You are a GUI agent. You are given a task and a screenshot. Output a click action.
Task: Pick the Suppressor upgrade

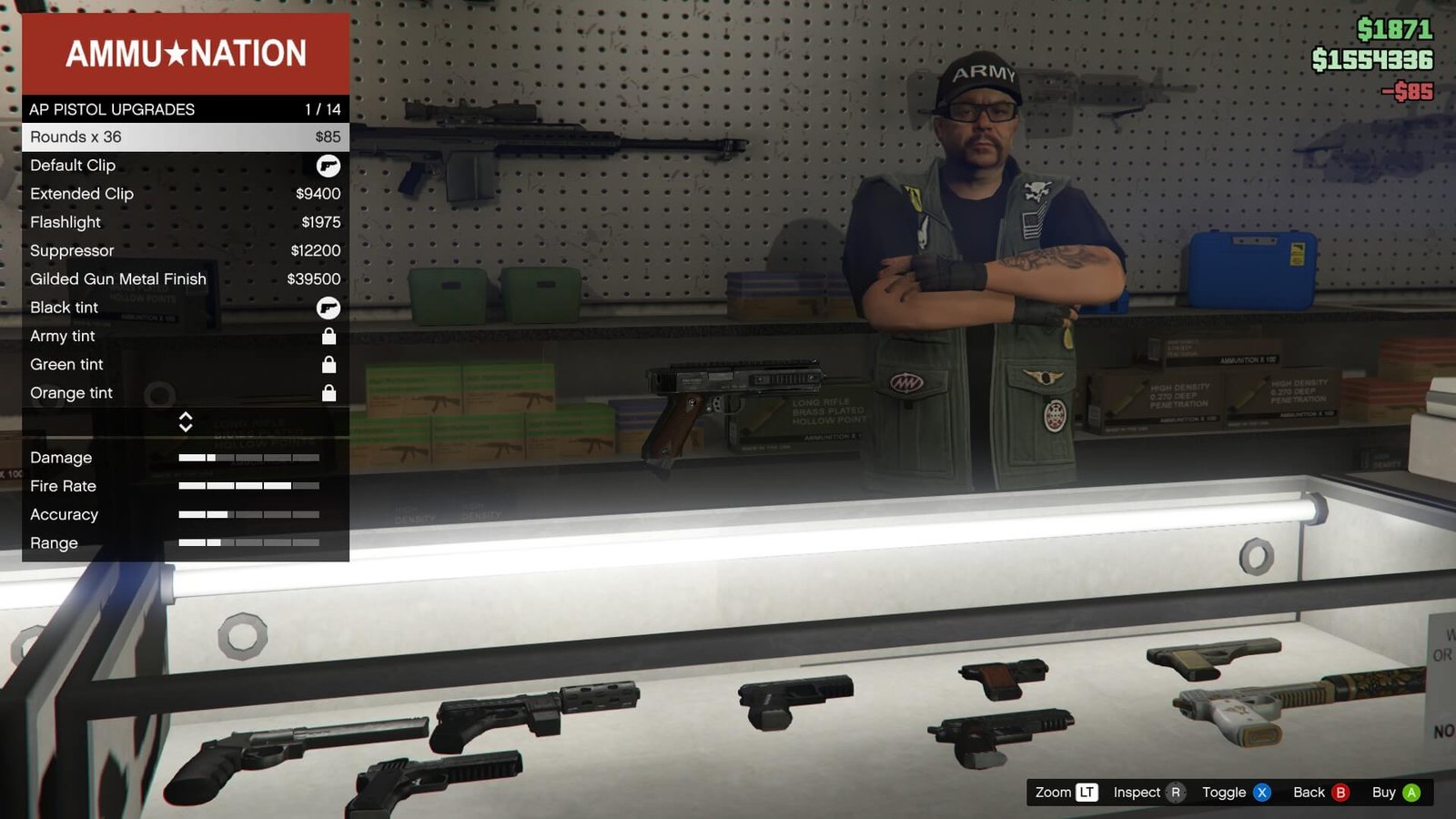click(x=185, y=250)
